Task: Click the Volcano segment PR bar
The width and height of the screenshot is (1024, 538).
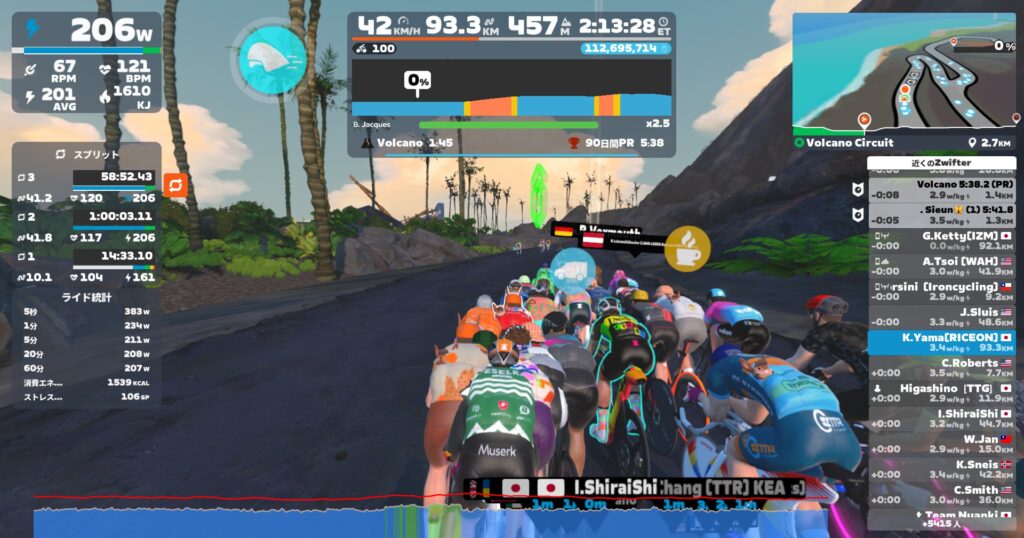Action: pos(510,143)
